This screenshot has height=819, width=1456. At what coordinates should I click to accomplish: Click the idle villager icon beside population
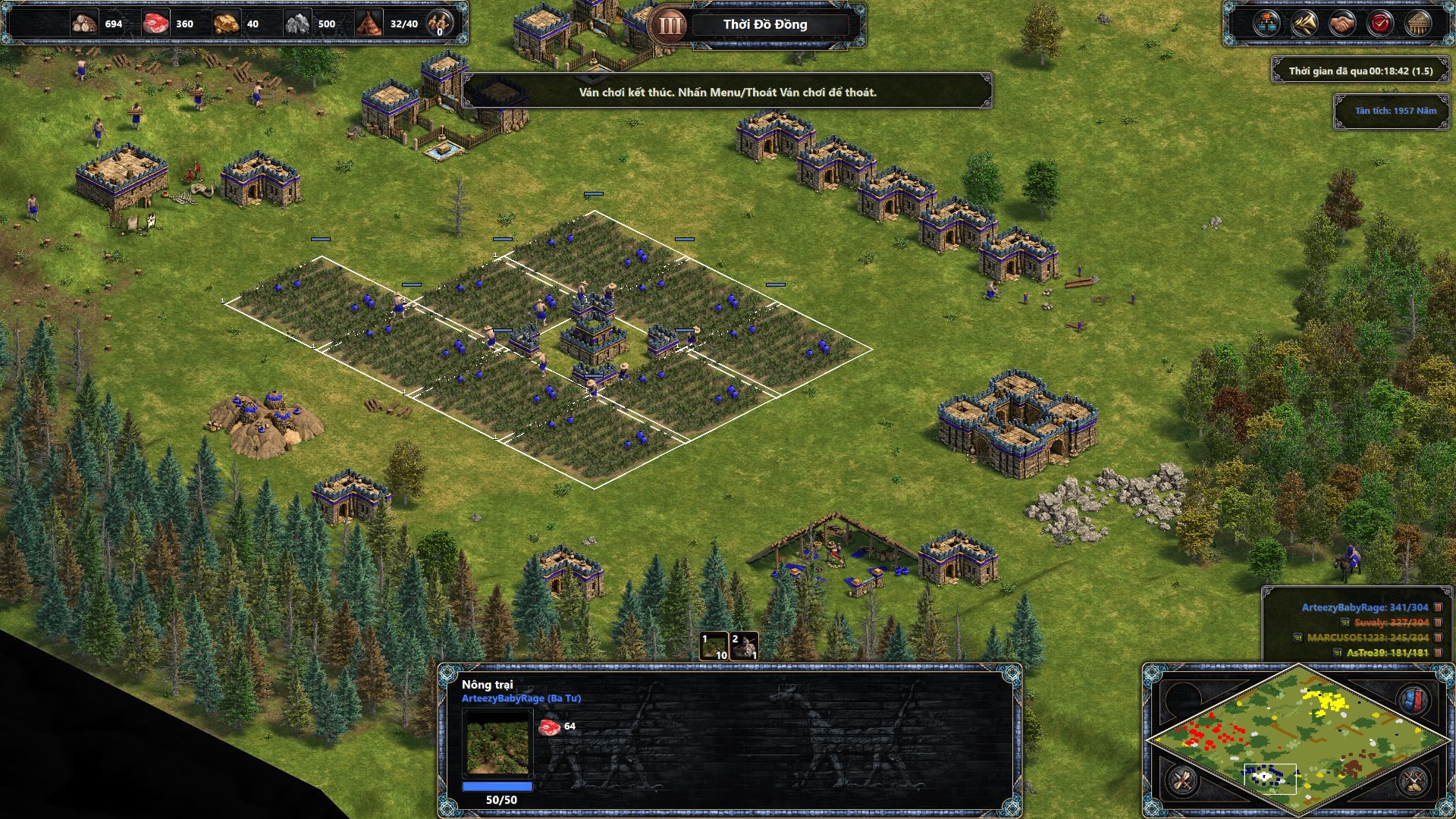[x=439, y=24]
